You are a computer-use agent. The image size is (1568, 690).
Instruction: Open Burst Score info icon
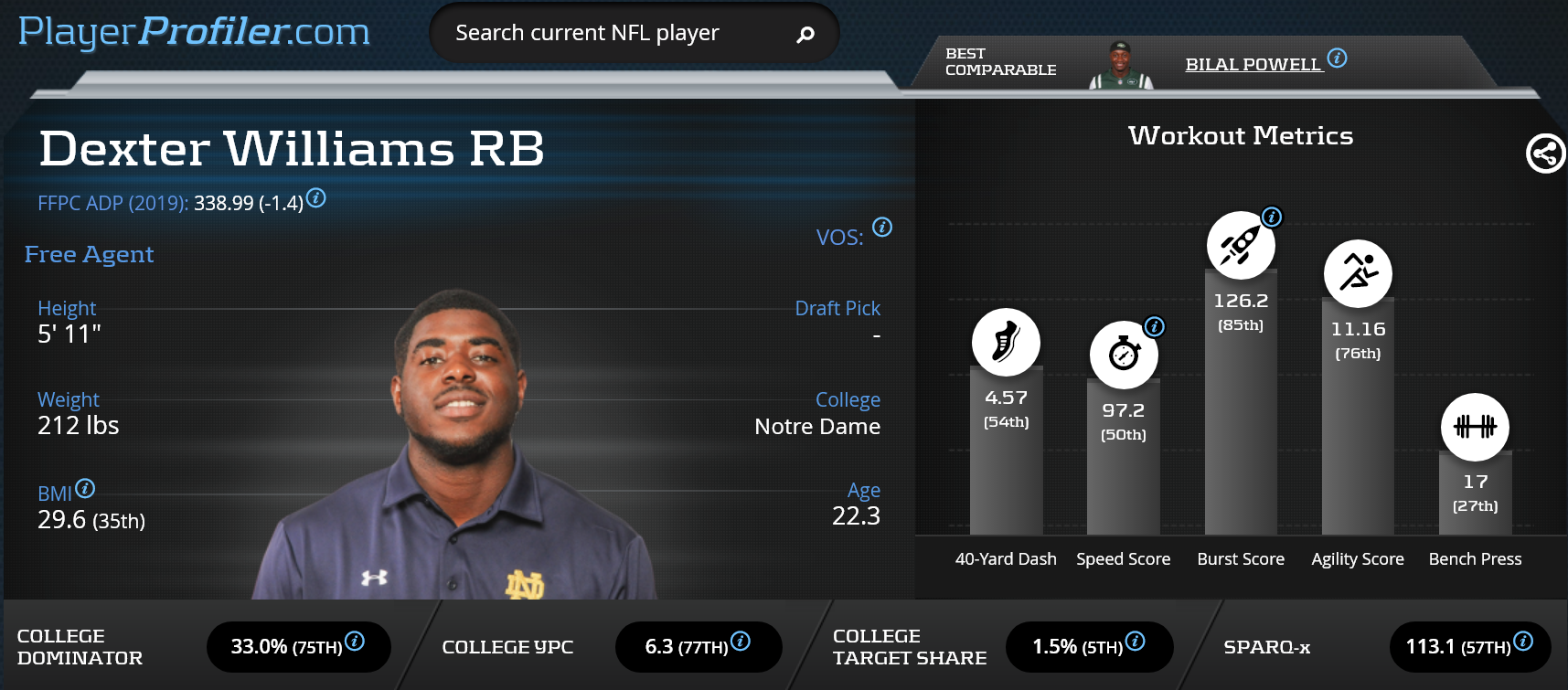(x=1272, y=217)
